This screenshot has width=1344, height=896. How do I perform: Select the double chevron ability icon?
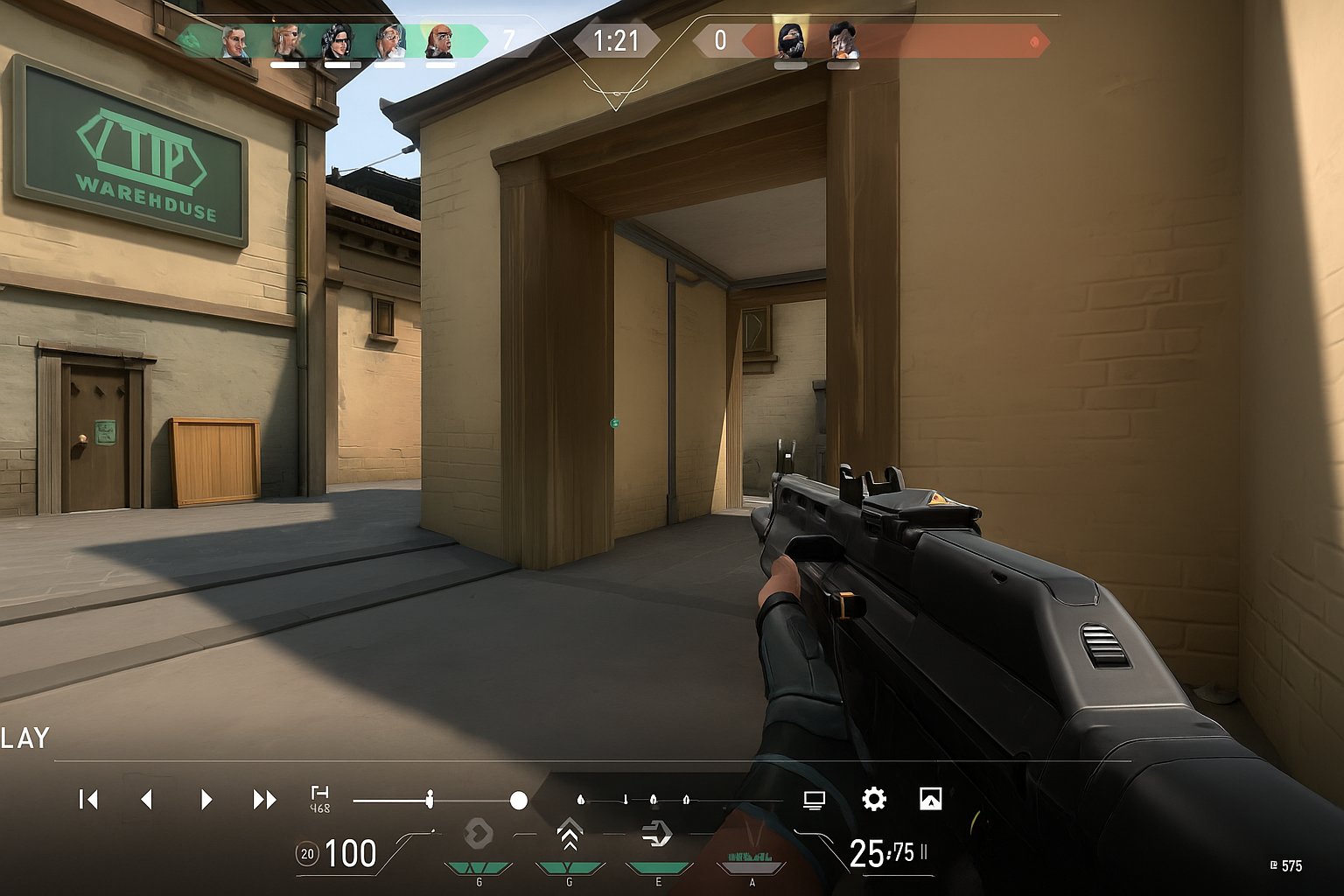click(570, 836)
